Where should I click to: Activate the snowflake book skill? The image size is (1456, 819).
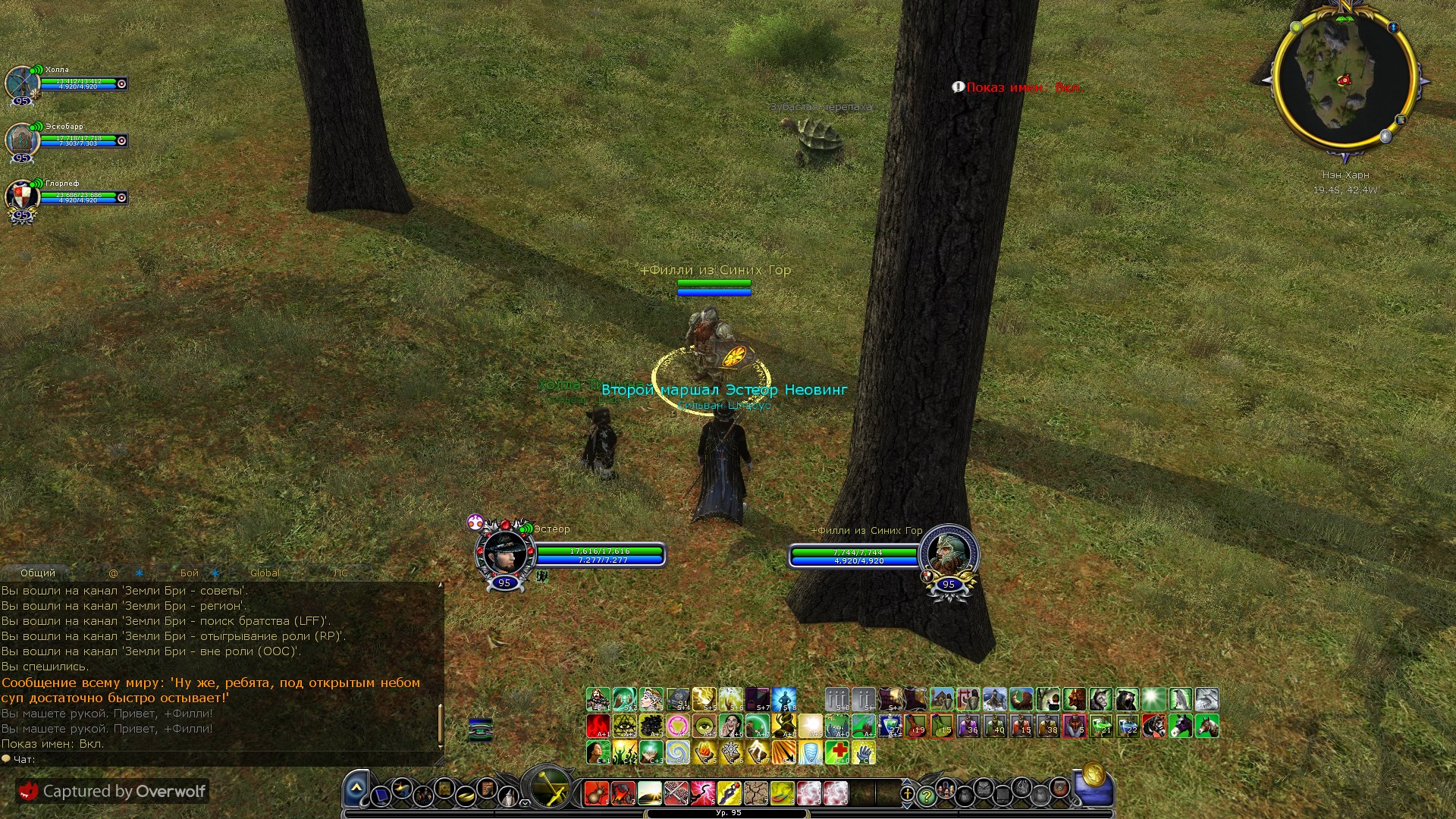731,752
